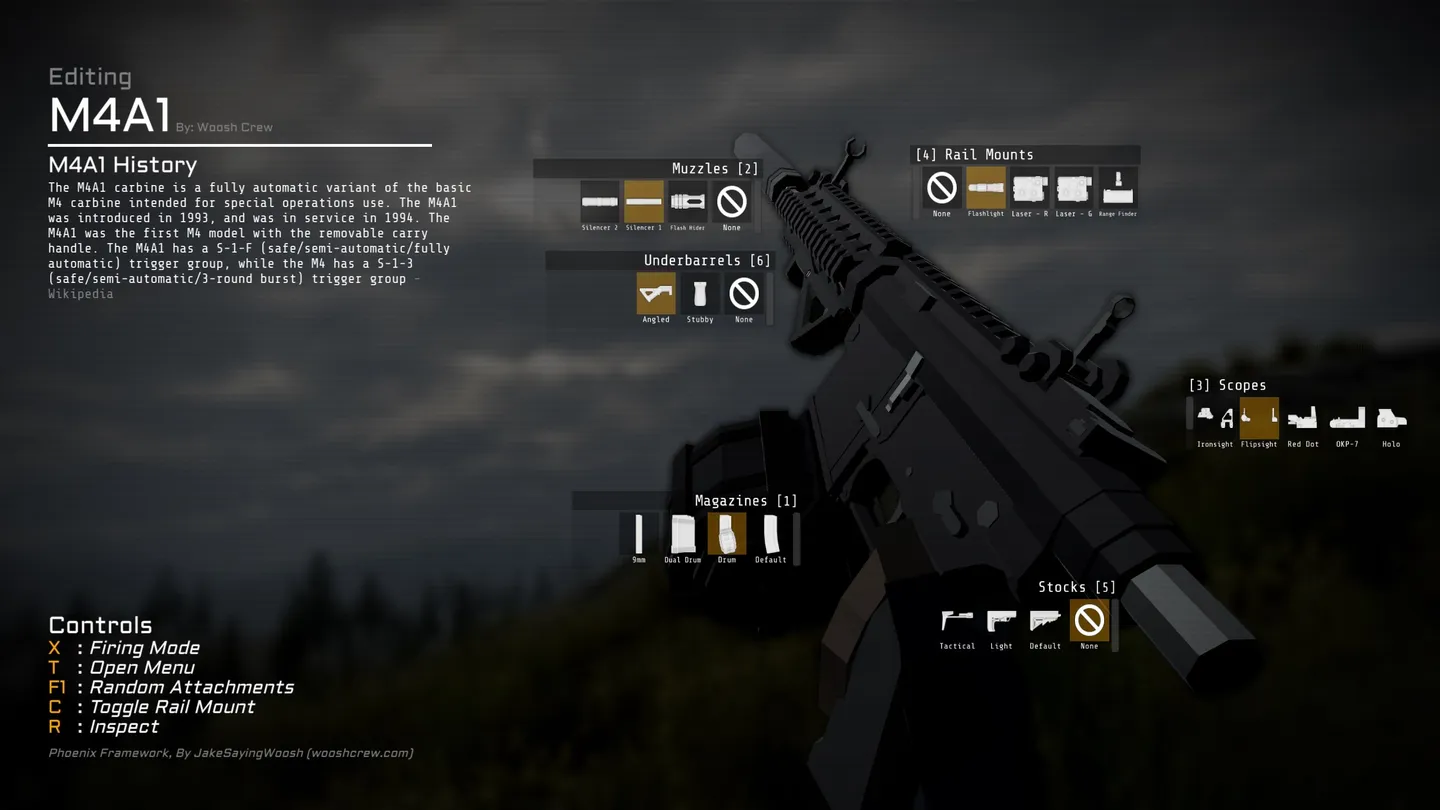Choose the OKP-7 scope
1440x810 pixels.
point(1347,418)
